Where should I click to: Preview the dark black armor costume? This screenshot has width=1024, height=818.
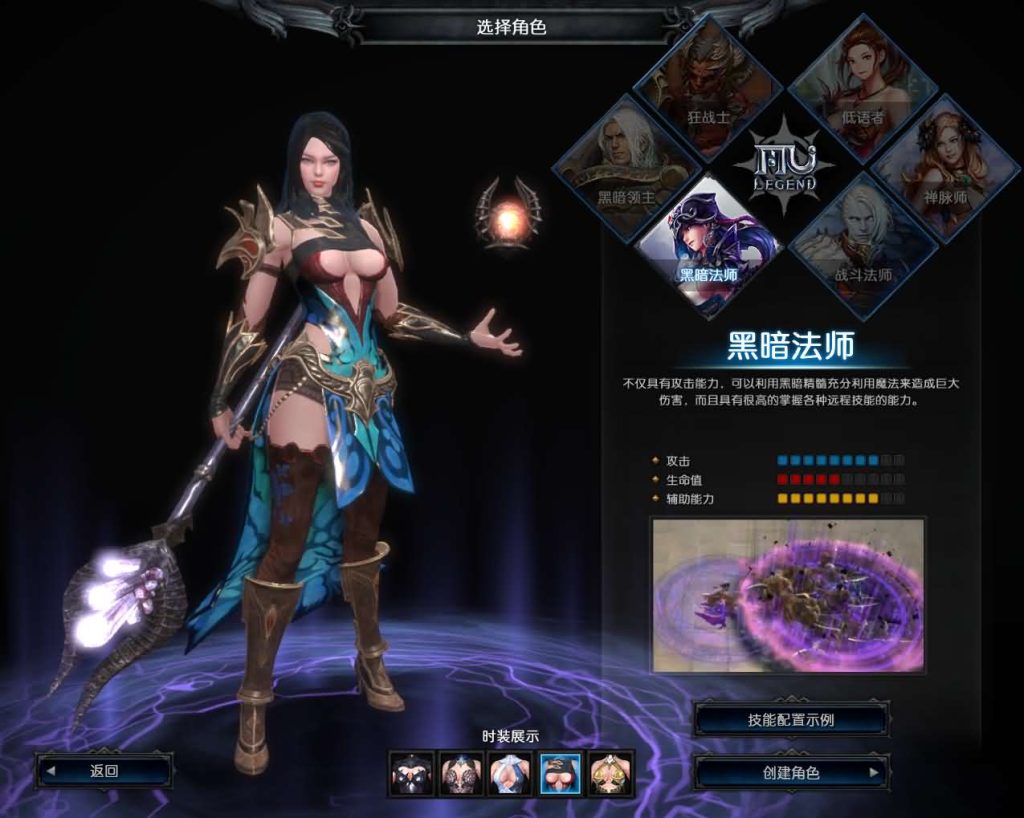[412, 774]
